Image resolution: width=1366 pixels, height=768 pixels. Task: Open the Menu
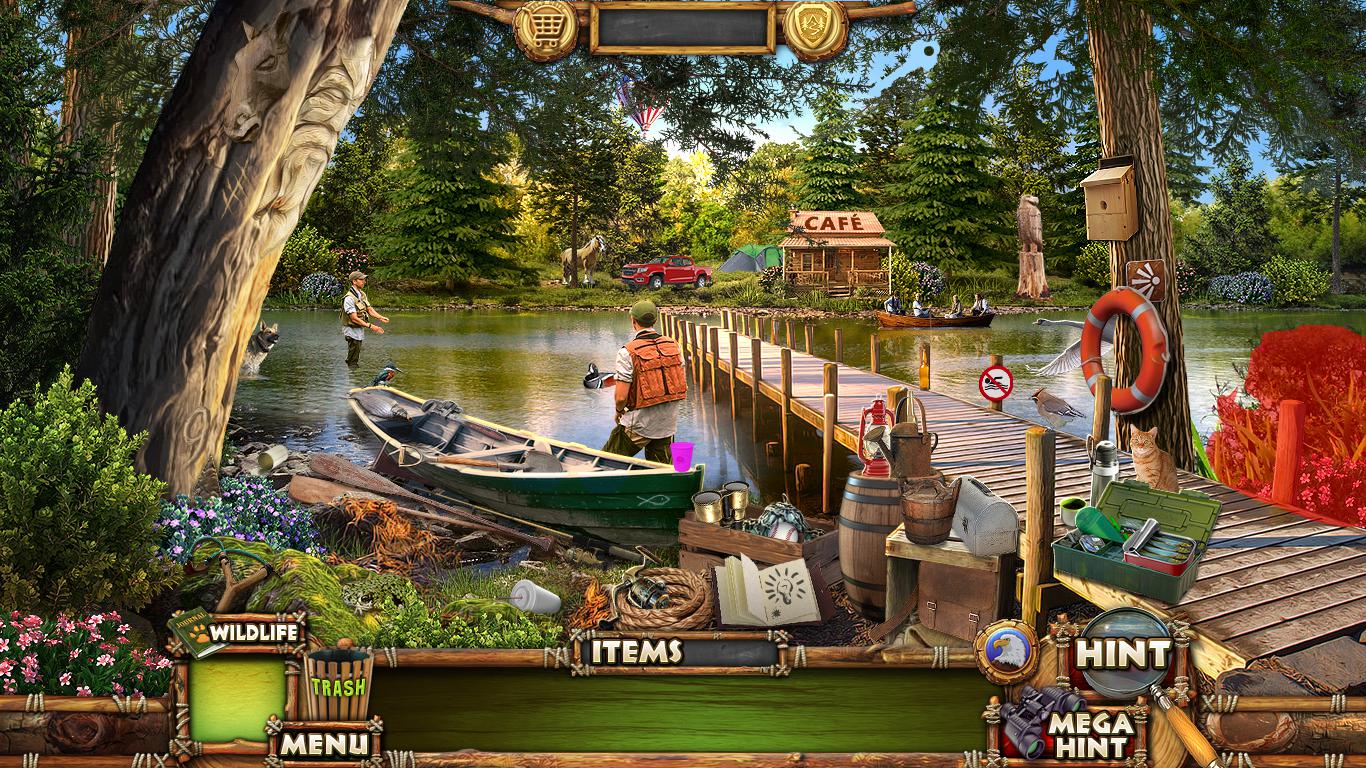(322, 744)
